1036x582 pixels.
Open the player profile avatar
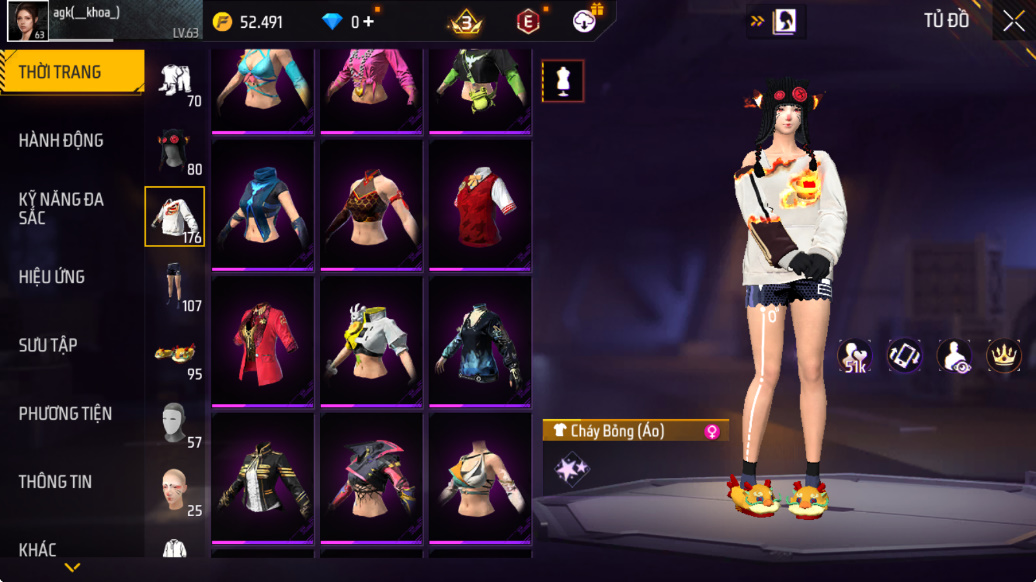tap(27, 21)
